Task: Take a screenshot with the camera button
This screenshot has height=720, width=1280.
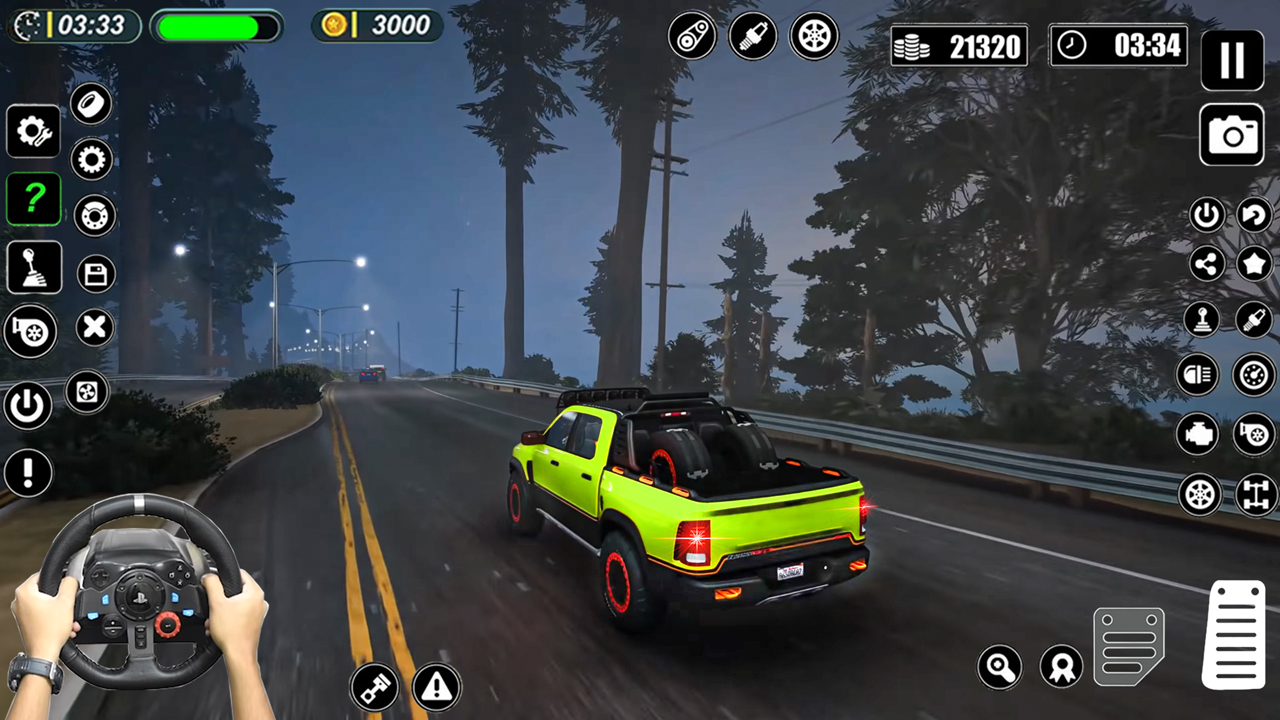Action: (x=1232, y=135)
